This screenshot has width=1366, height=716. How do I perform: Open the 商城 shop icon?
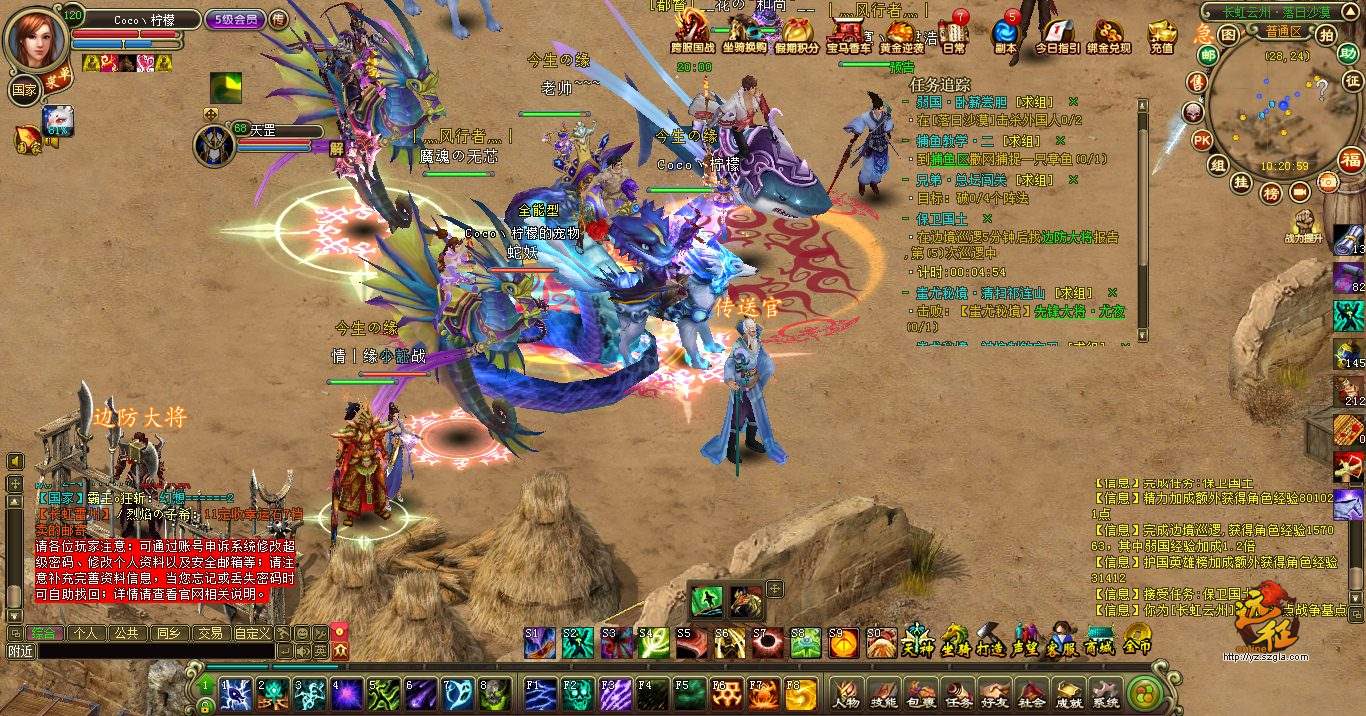(x=1100, y=638)
